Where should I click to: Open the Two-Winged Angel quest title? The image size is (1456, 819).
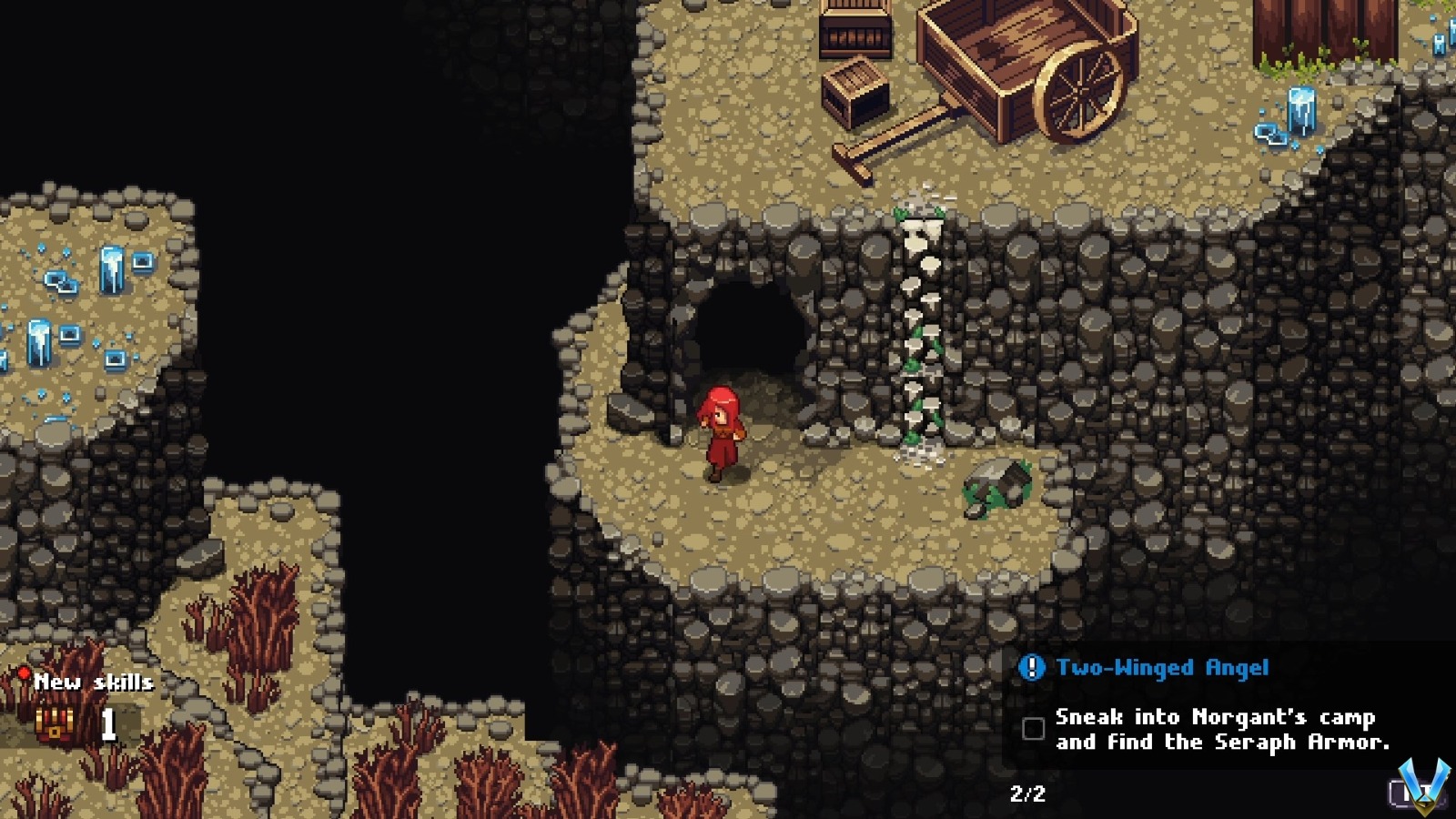1160,667
